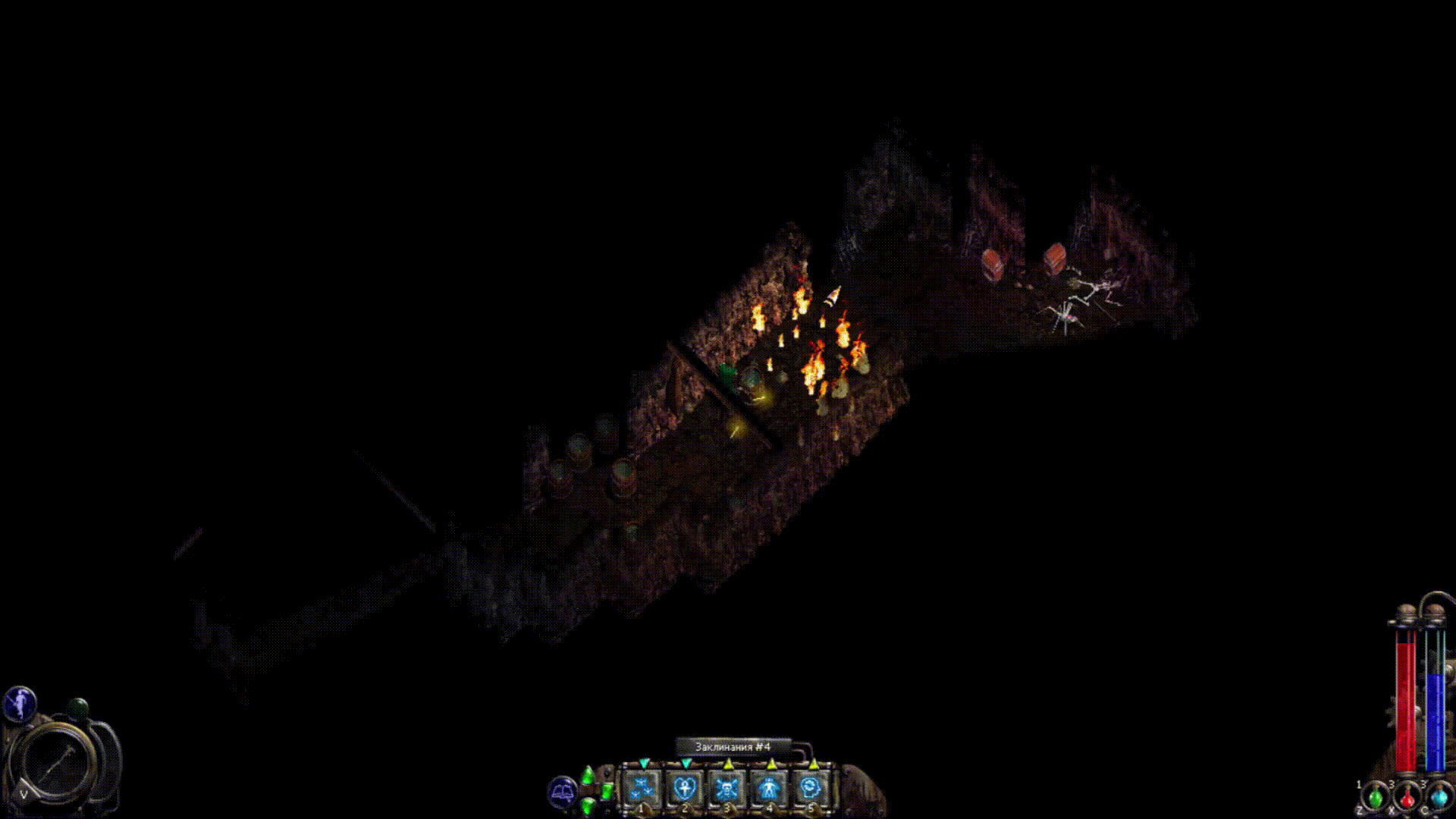Click the Заклинания #4 spell set label
Viewport: 1456px width, 819px height.
(x=733, y=747)
